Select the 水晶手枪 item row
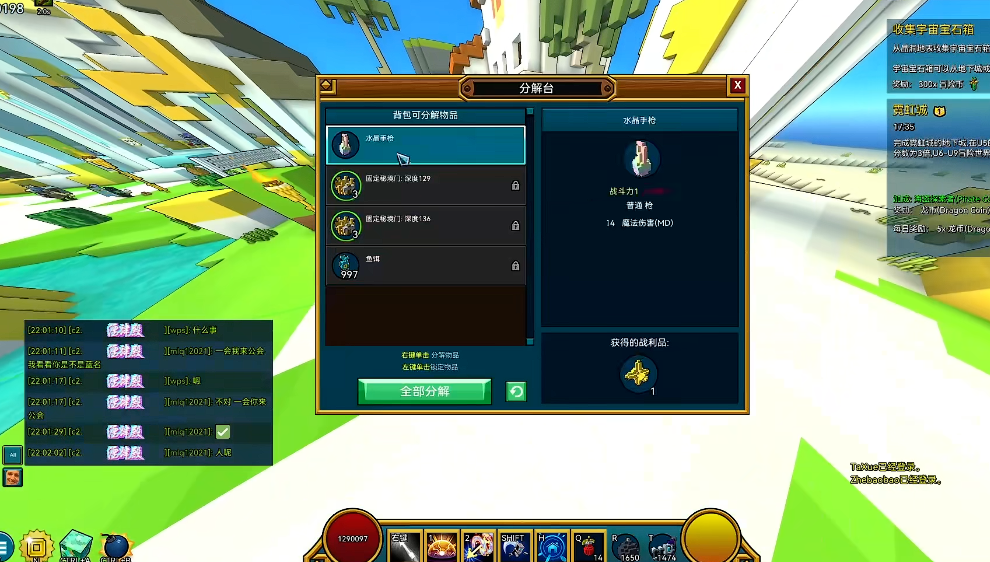Image resolution: width=990 pixels, height=562 pixels. click(425, 144)
